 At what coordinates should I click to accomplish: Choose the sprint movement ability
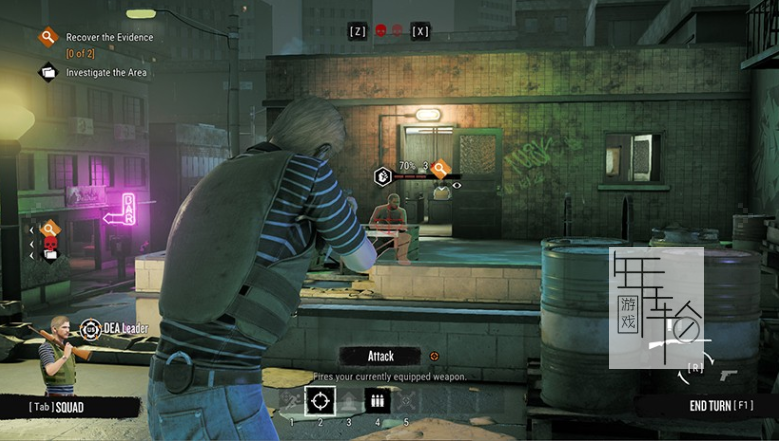click(x=292, y=401)
